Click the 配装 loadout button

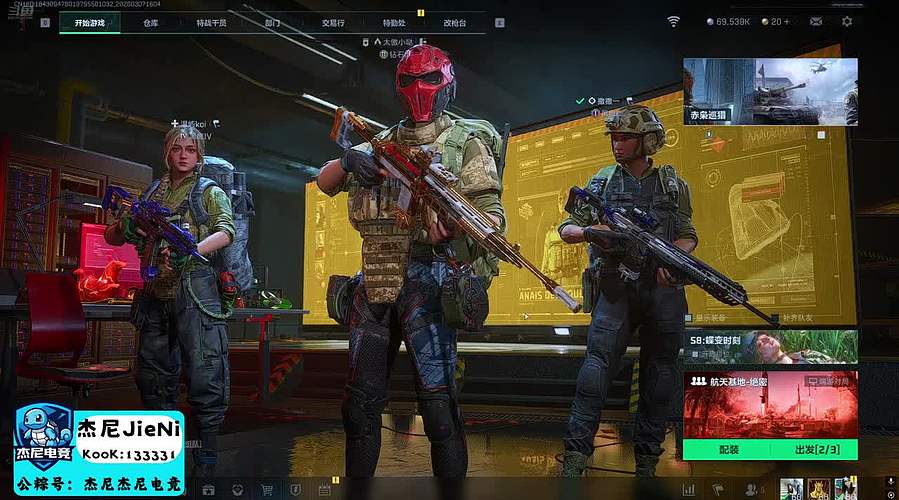[x=727, y=449]
